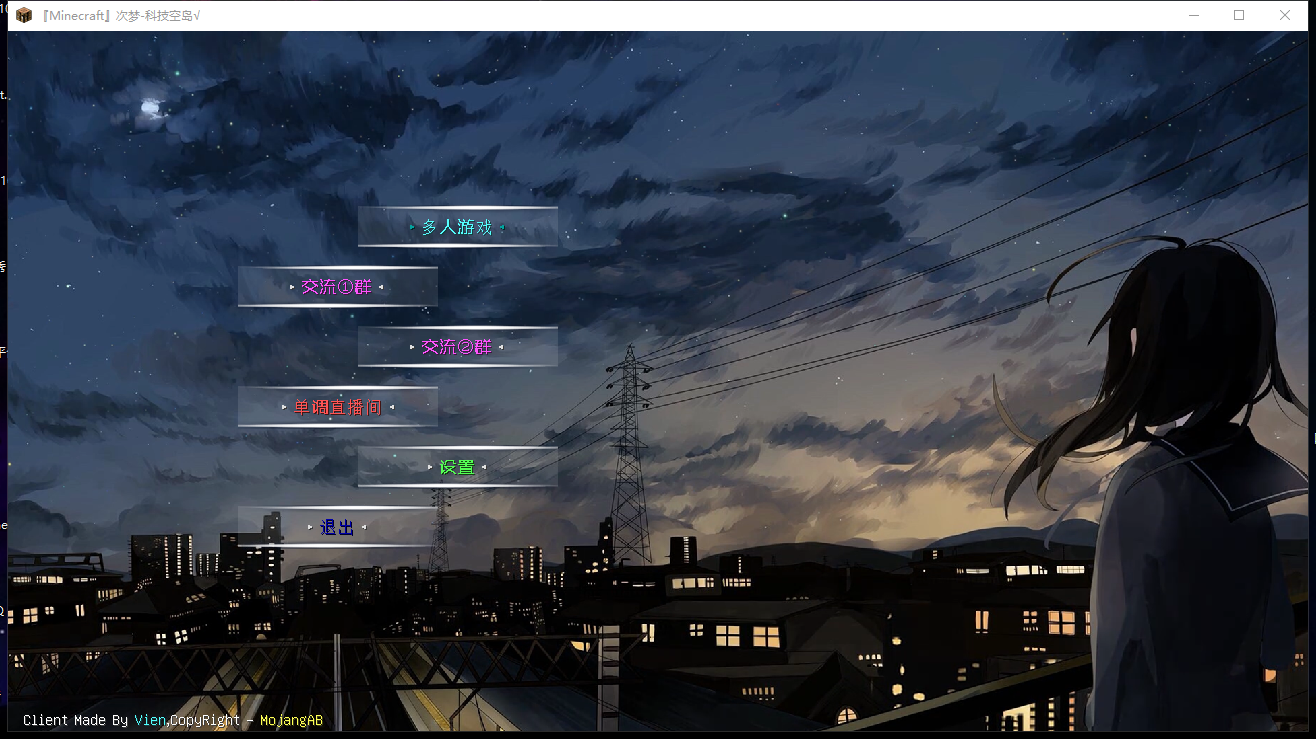Select the 交流①群 button
Viewport: 1316px width, 739px height.
[x=337, y=287]
